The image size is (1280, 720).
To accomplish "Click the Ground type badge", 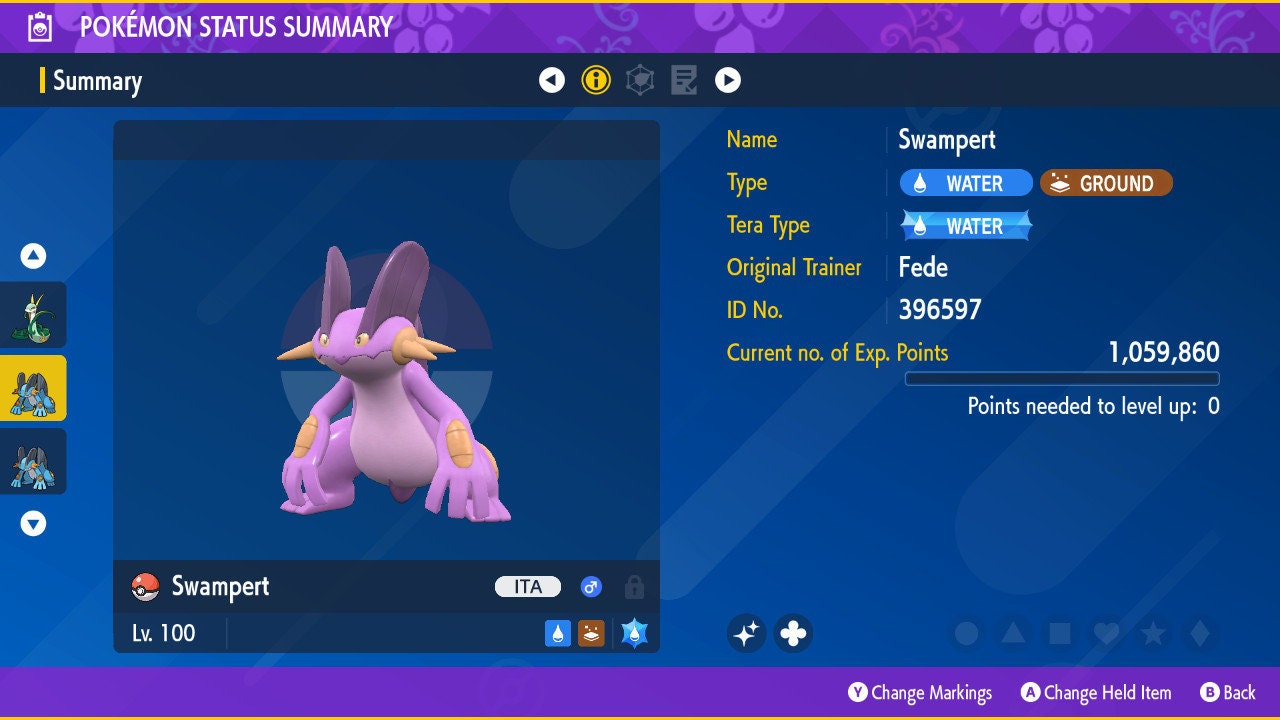I will (1106, 183).
